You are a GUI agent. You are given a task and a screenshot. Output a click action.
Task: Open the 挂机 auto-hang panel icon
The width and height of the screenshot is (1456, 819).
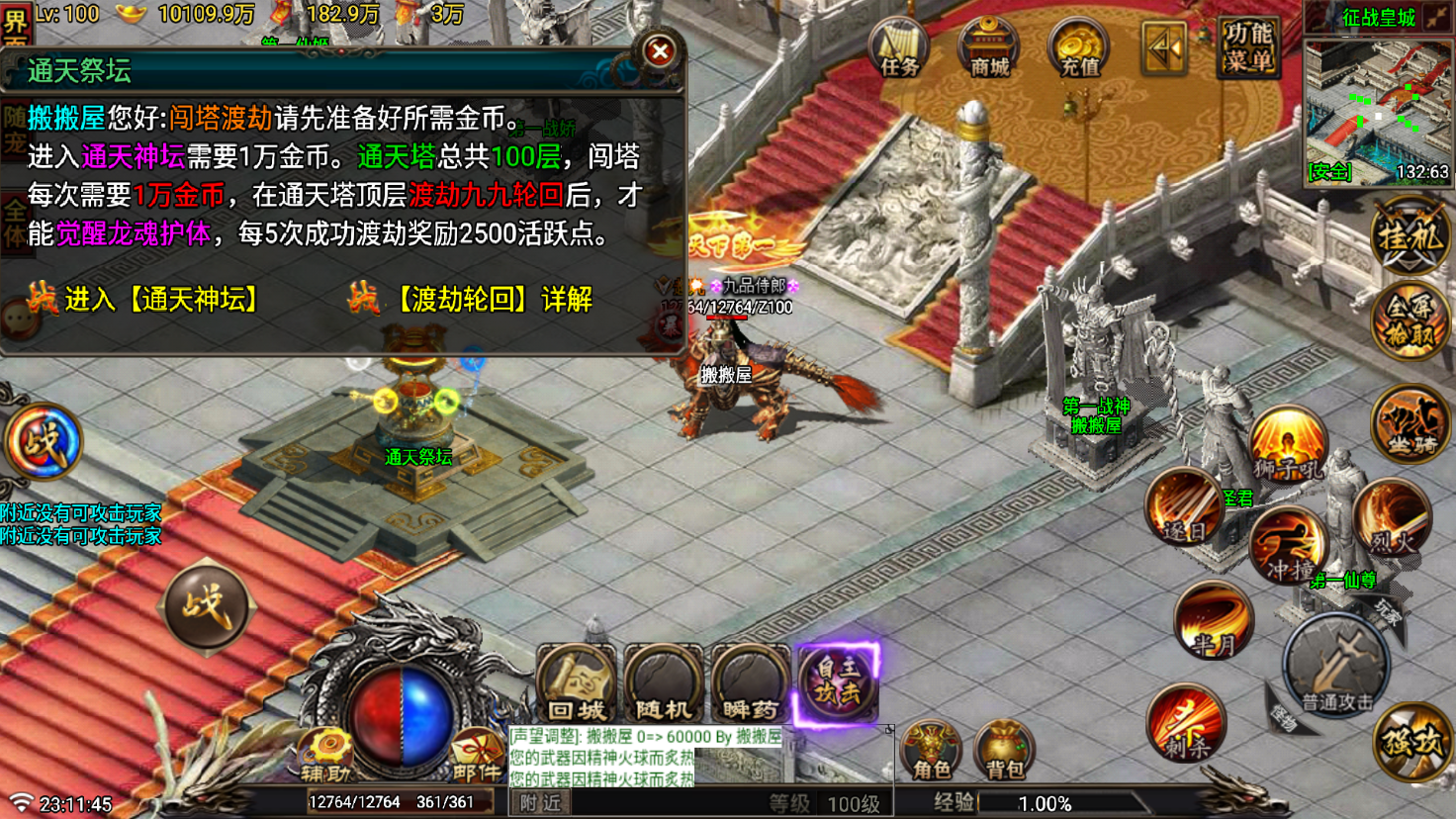click(x=1409, y=233)
